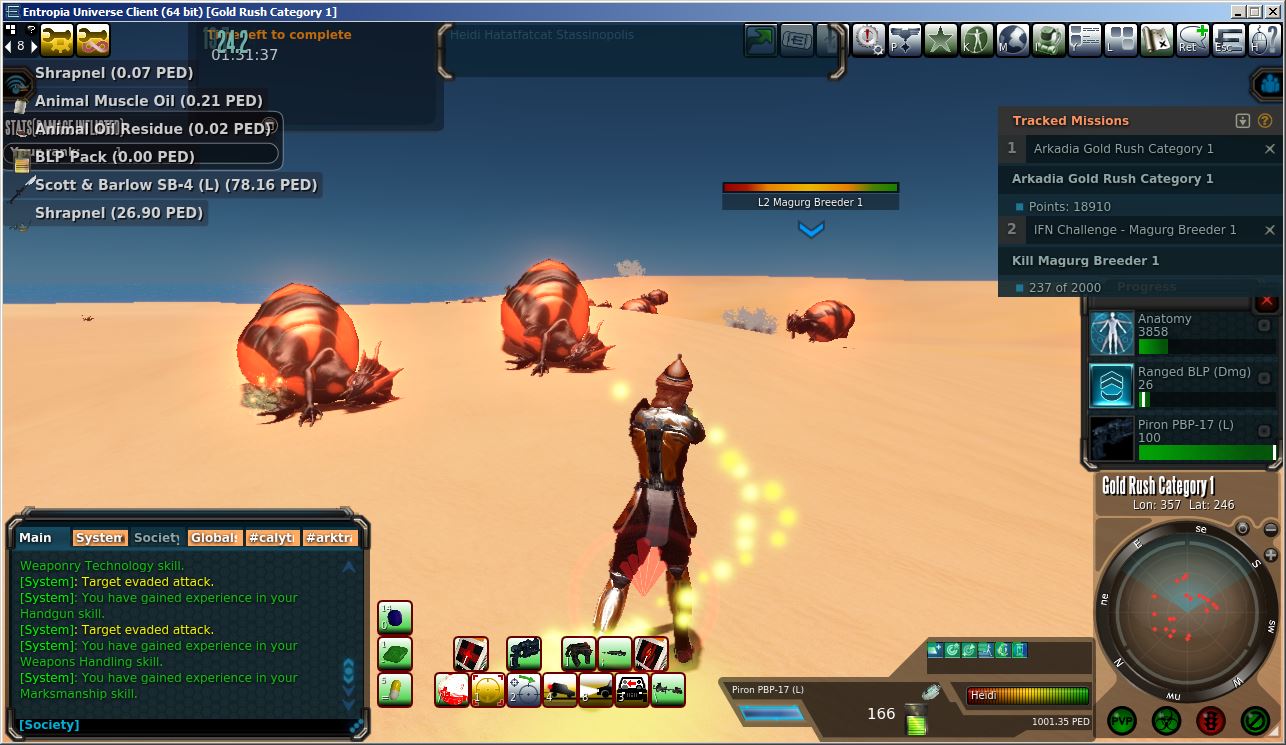The width and height of the screenshot is (1286, 745).
Task: Activate the yellow crosshair target action
Action: [488, 690]
